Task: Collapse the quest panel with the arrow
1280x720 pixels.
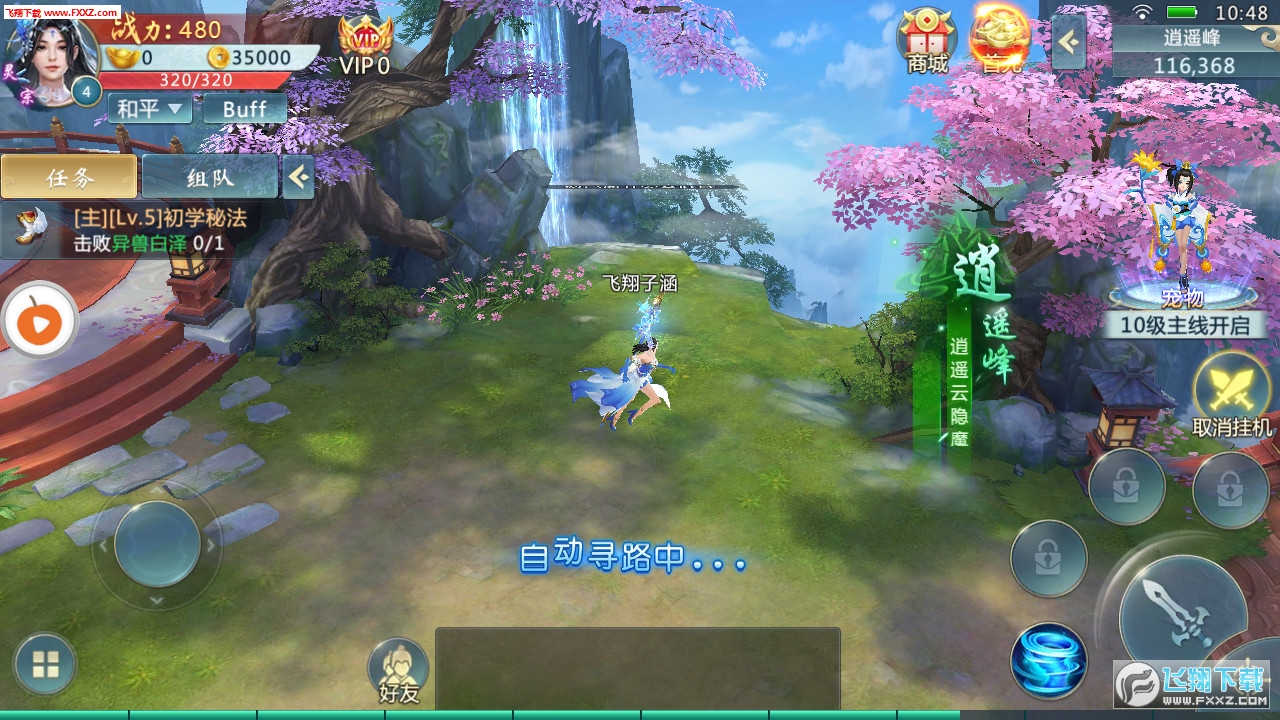Action: coord(298,177)
